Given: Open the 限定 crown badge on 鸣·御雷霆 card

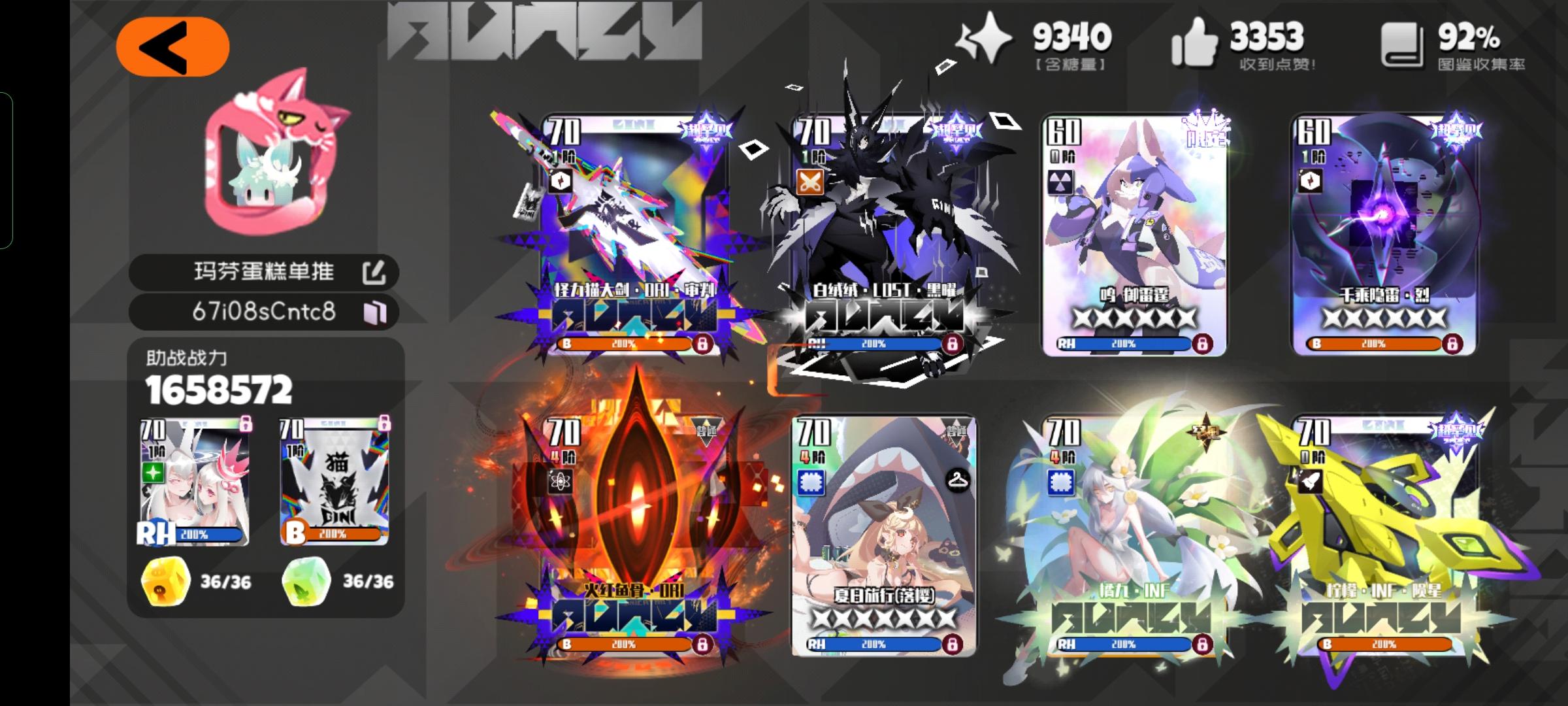Looking at the screenshot, I should click(x=1206, y=129).
